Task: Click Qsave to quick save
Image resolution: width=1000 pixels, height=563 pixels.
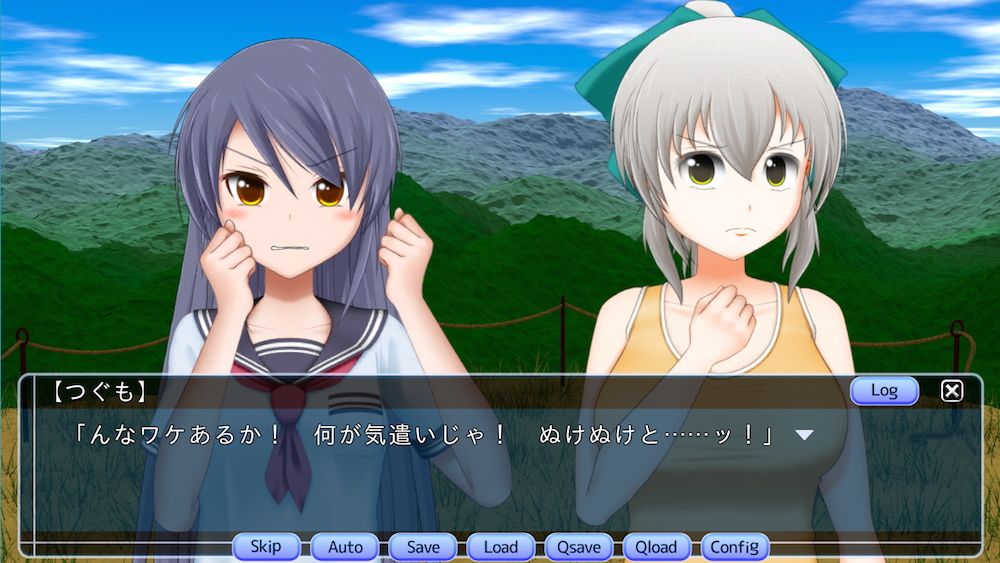Action: 579,547
